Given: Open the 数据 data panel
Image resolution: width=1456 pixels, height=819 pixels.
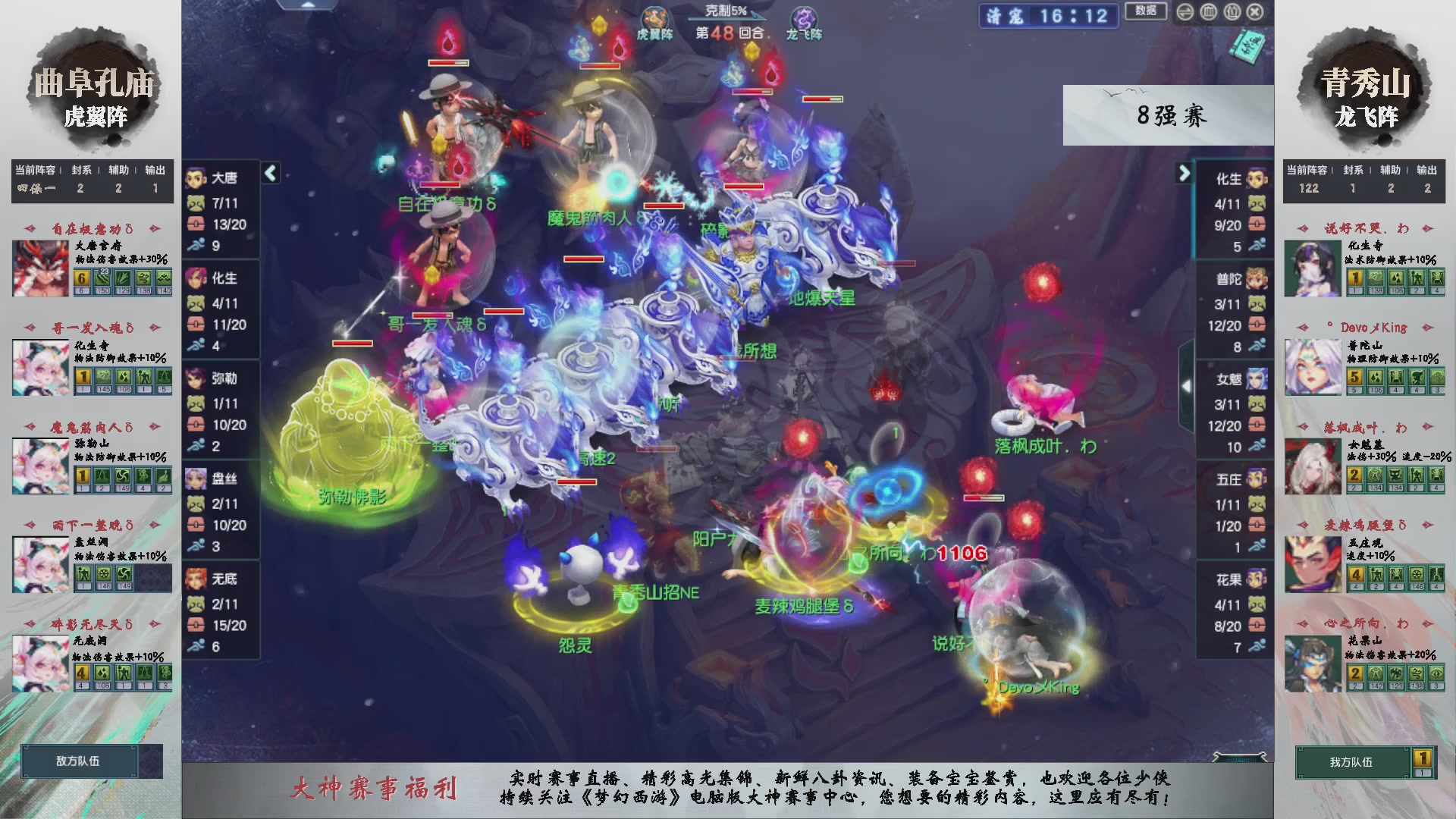Looking at the screenshot, I should click(1145, 12).
